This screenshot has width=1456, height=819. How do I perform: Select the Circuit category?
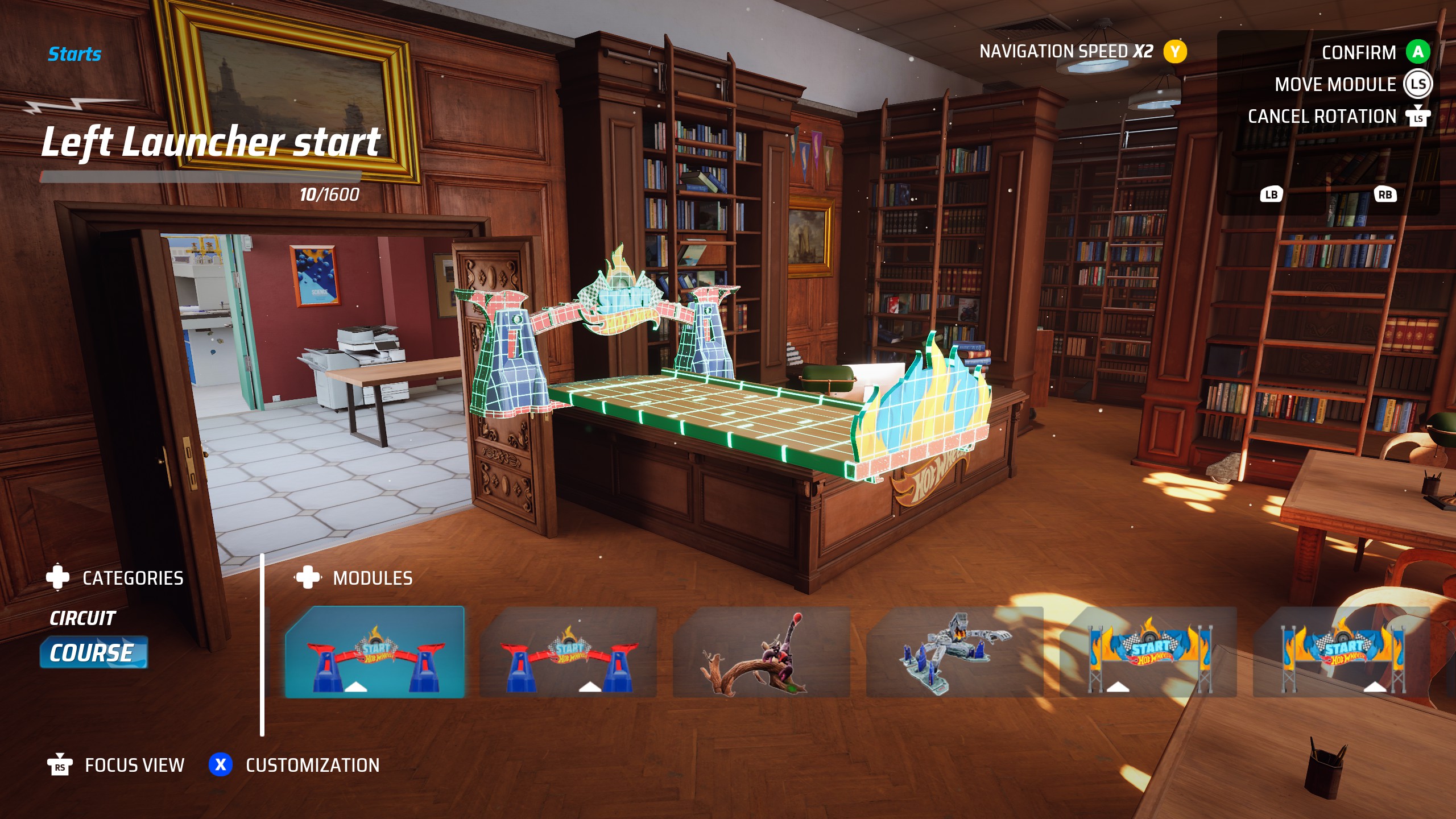click(x=82, y=618)
